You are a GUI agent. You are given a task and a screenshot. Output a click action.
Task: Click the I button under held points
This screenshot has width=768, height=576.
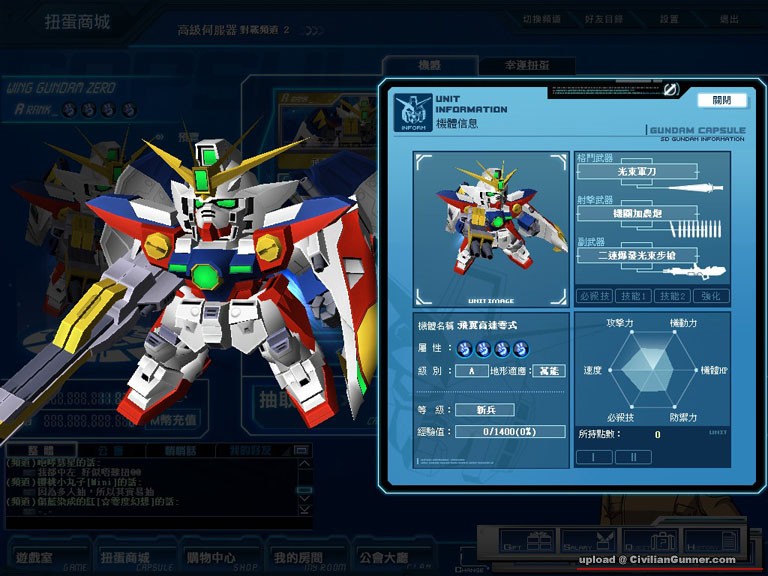594,457
